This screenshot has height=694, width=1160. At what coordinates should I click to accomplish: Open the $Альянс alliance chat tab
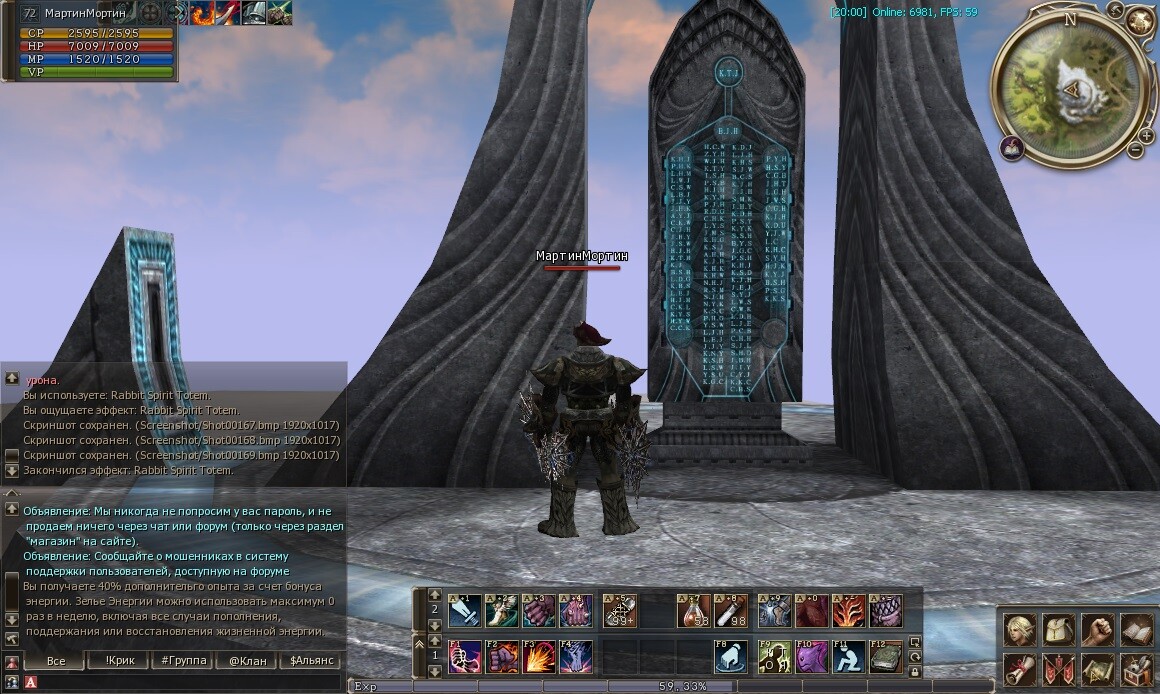coord(310,661)
